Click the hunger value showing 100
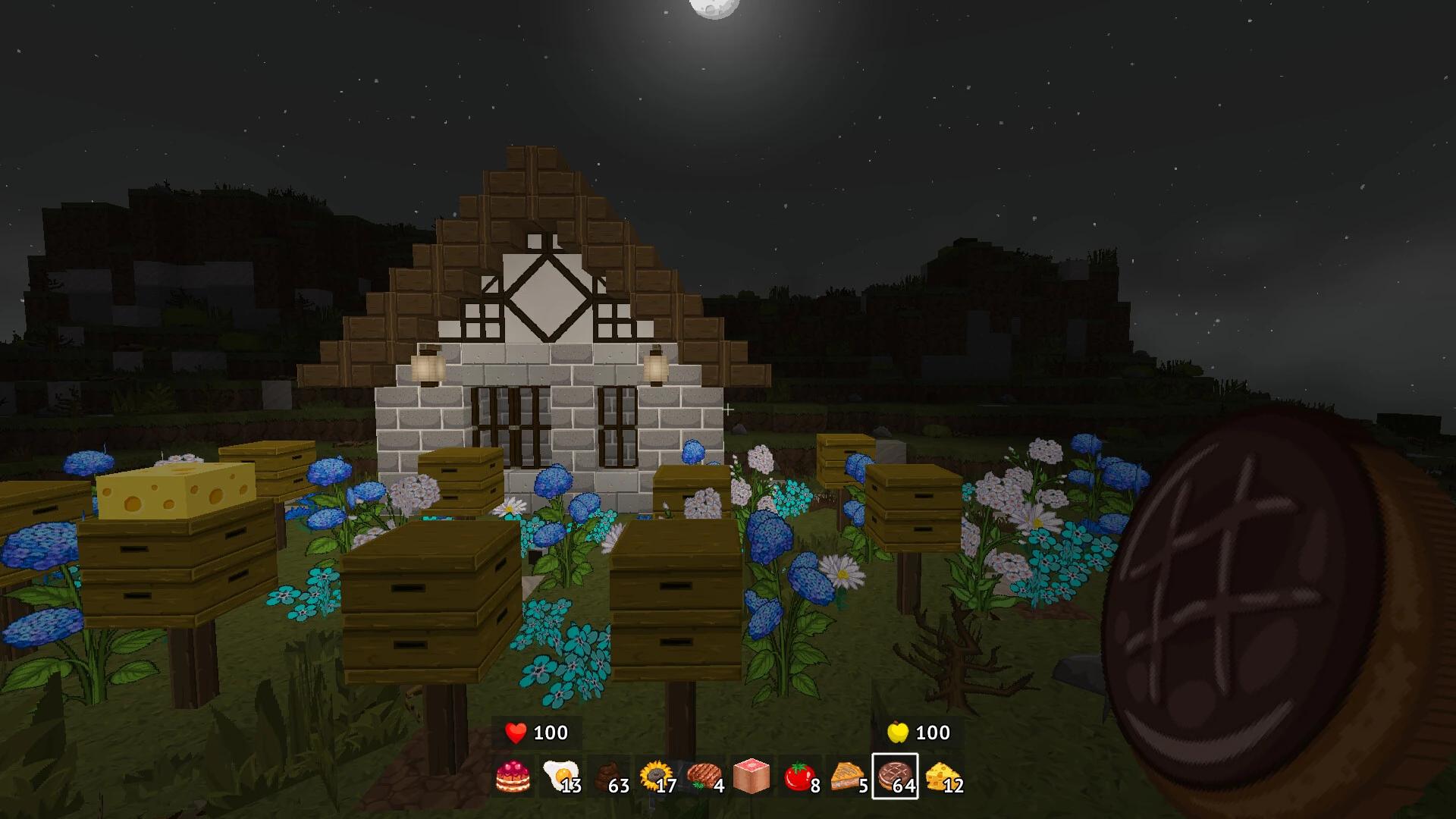 click(x=934, y=733)
